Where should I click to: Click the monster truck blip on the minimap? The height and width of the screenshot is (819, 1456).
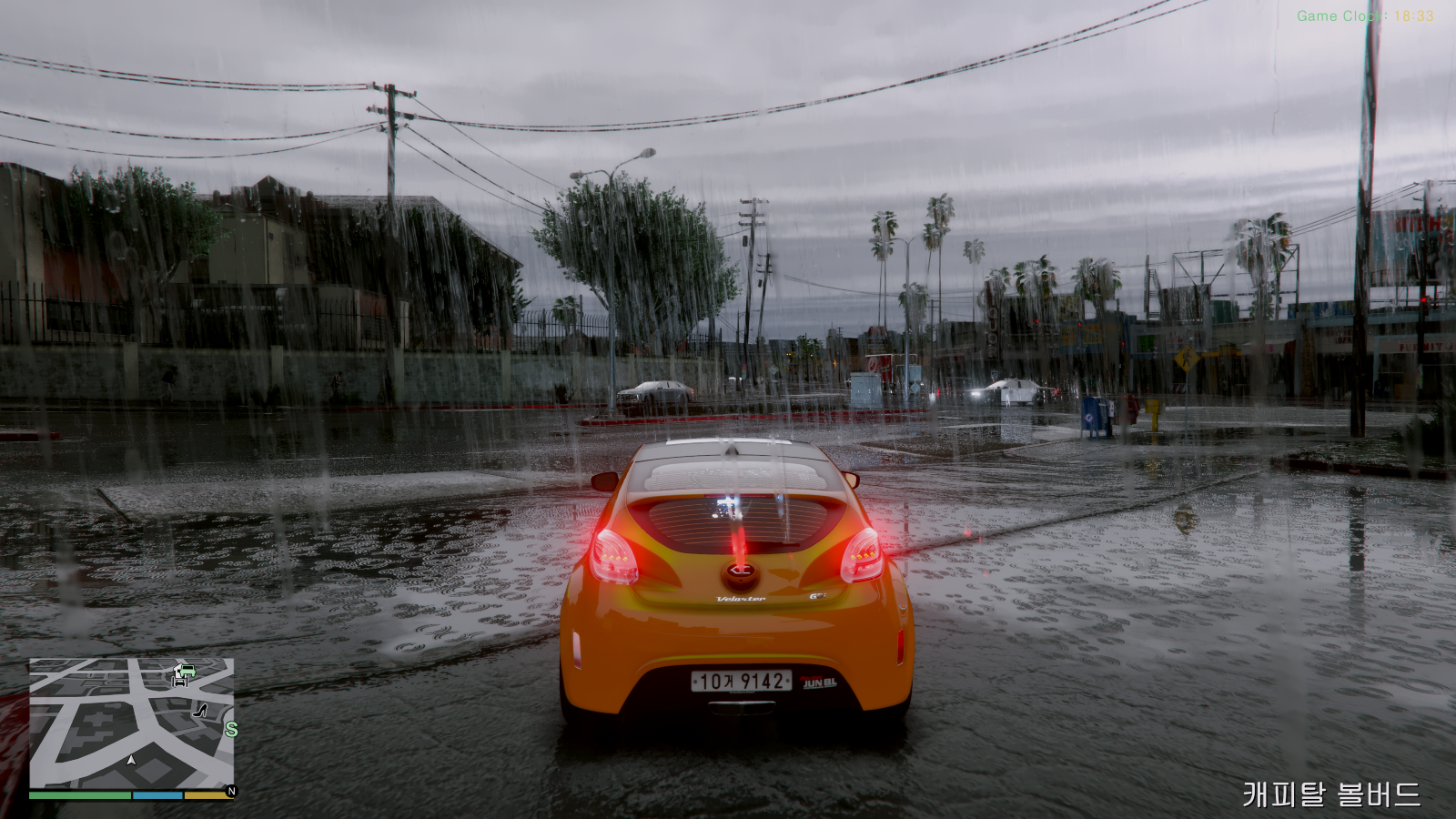tap(180, 682)
